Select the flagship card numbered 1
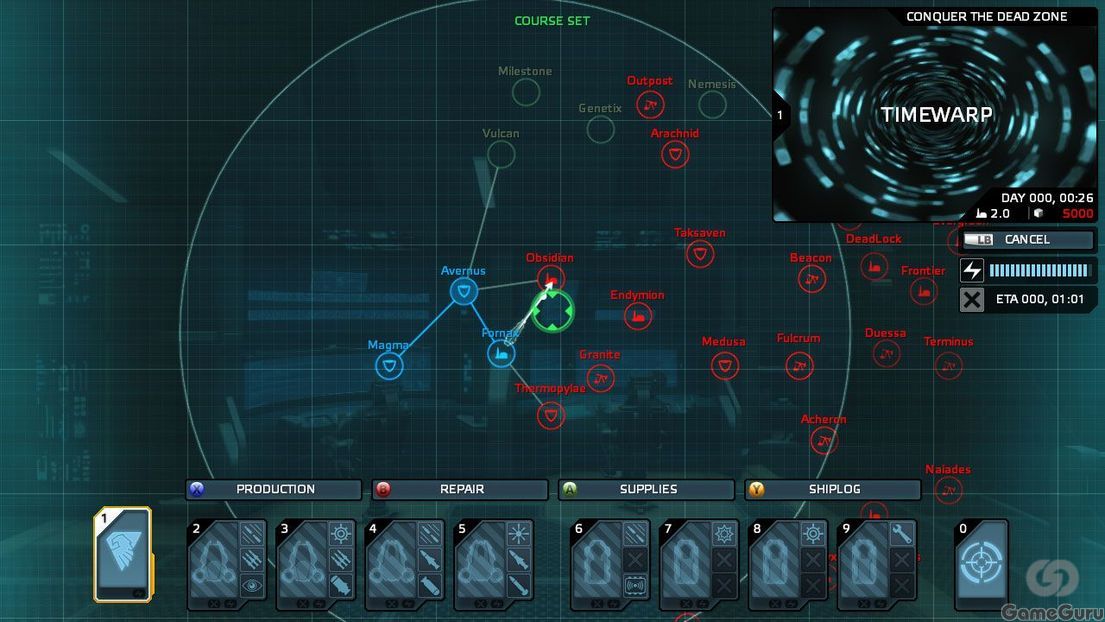Image resolution: width=1105 pixels, height=622 pixels. click(x=123, y=555)
